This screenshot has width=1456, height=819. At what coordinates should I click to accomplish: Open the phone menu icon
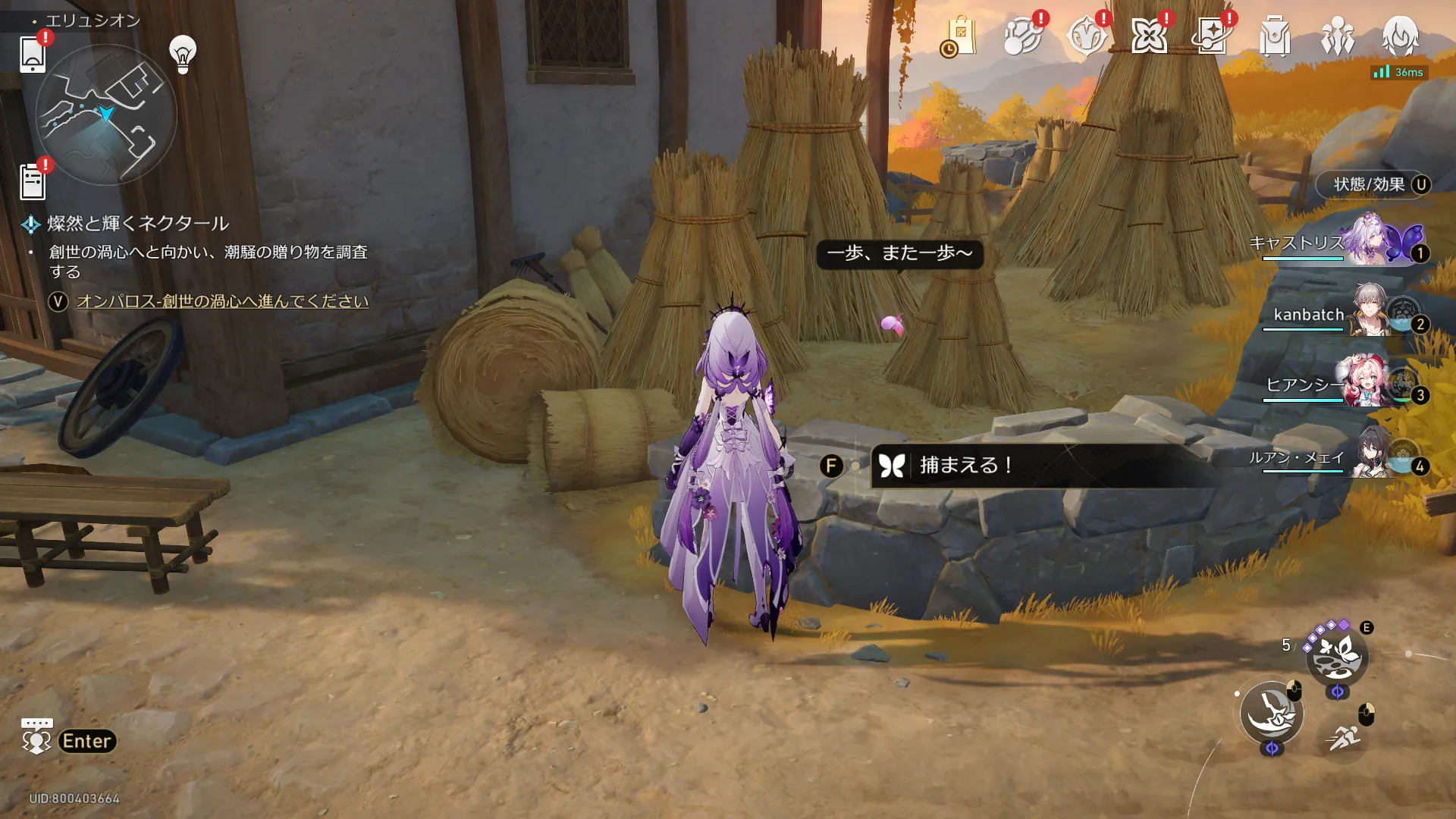[33, 54]
